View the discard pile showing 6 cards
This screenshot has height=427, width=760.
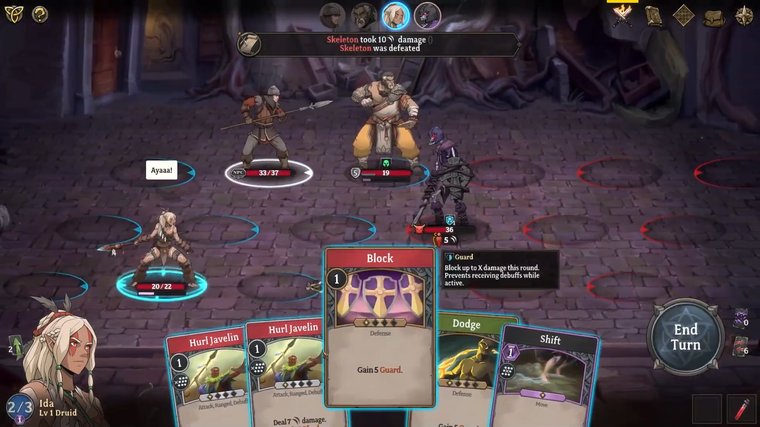tap(739, 347)
